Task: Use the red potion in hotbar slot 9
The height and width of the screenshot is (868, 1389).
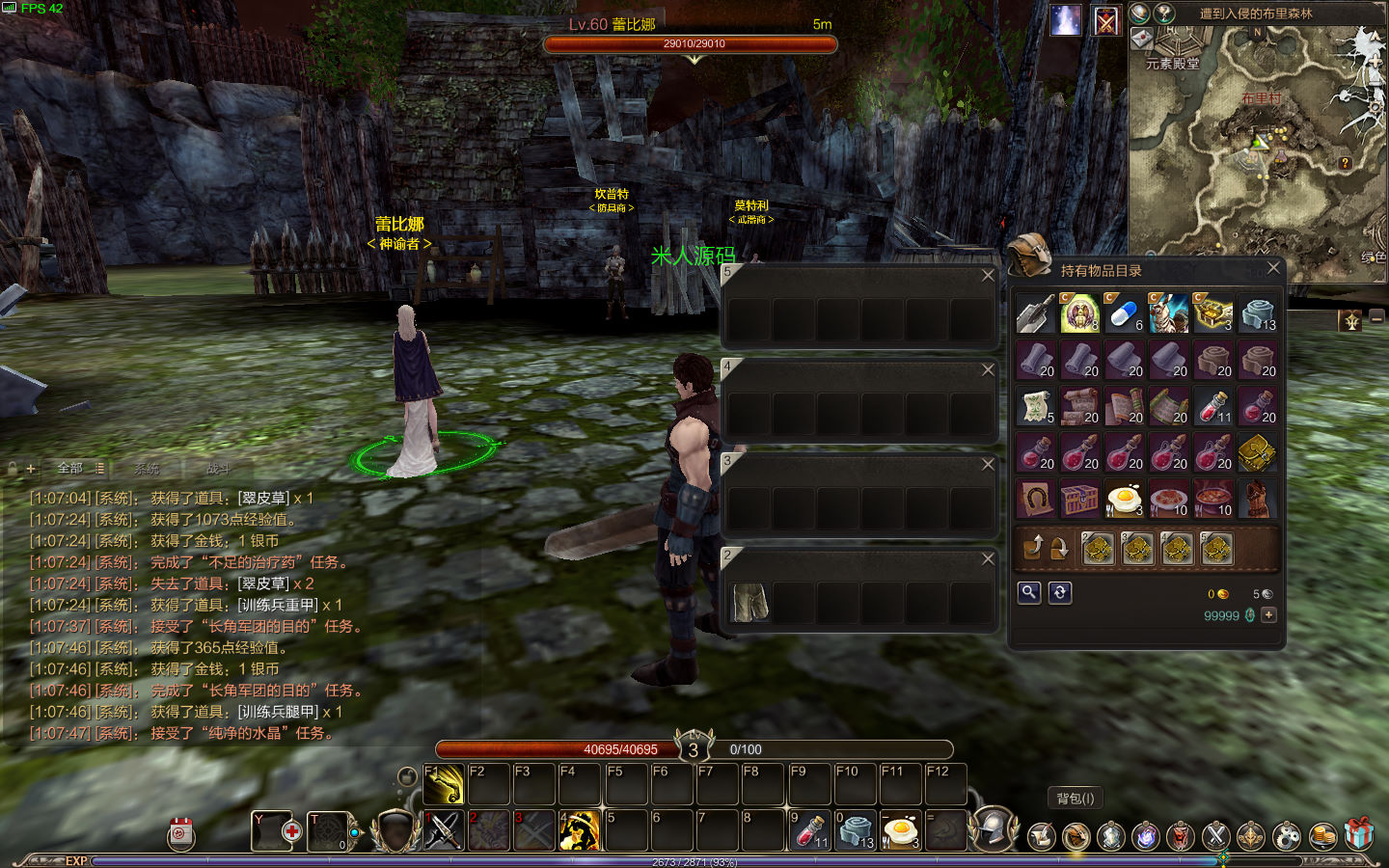Action: pyautogui.click(x=808, y=831)
